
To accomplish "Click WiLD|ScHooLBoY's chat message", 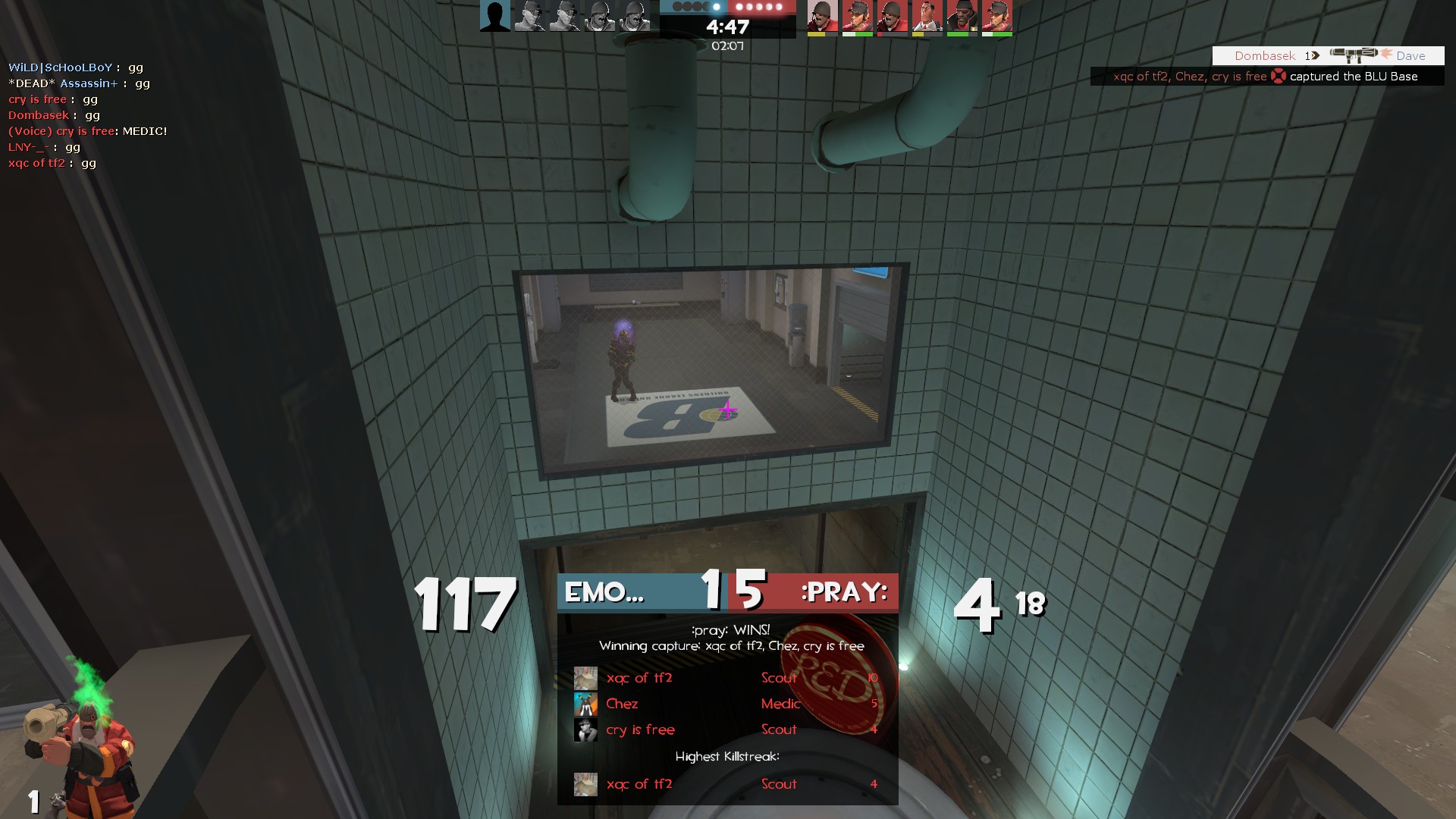I will tap(76, 67).
